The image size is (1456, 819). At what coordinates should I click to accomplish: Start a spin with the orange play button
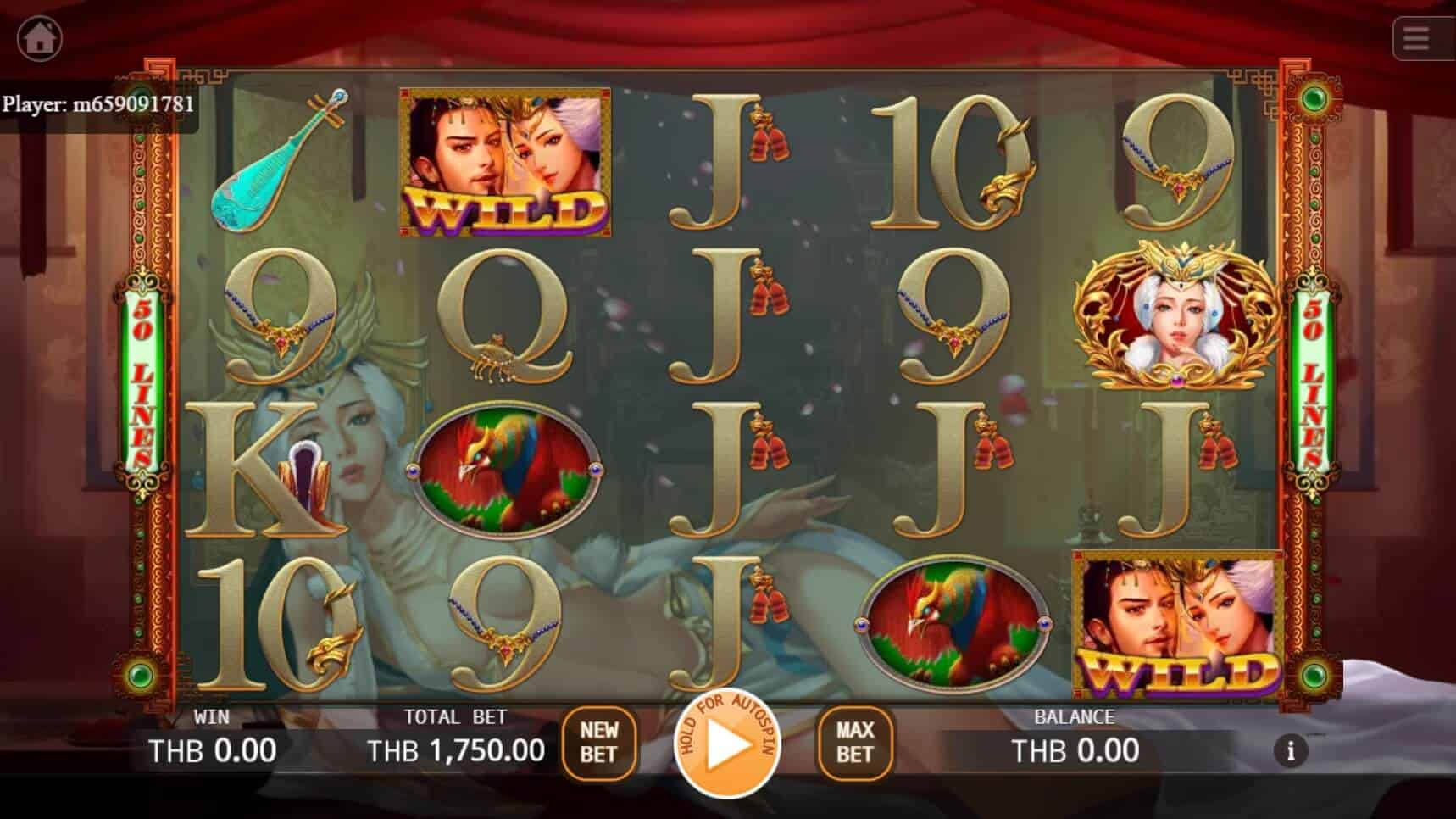click(727, 748)
